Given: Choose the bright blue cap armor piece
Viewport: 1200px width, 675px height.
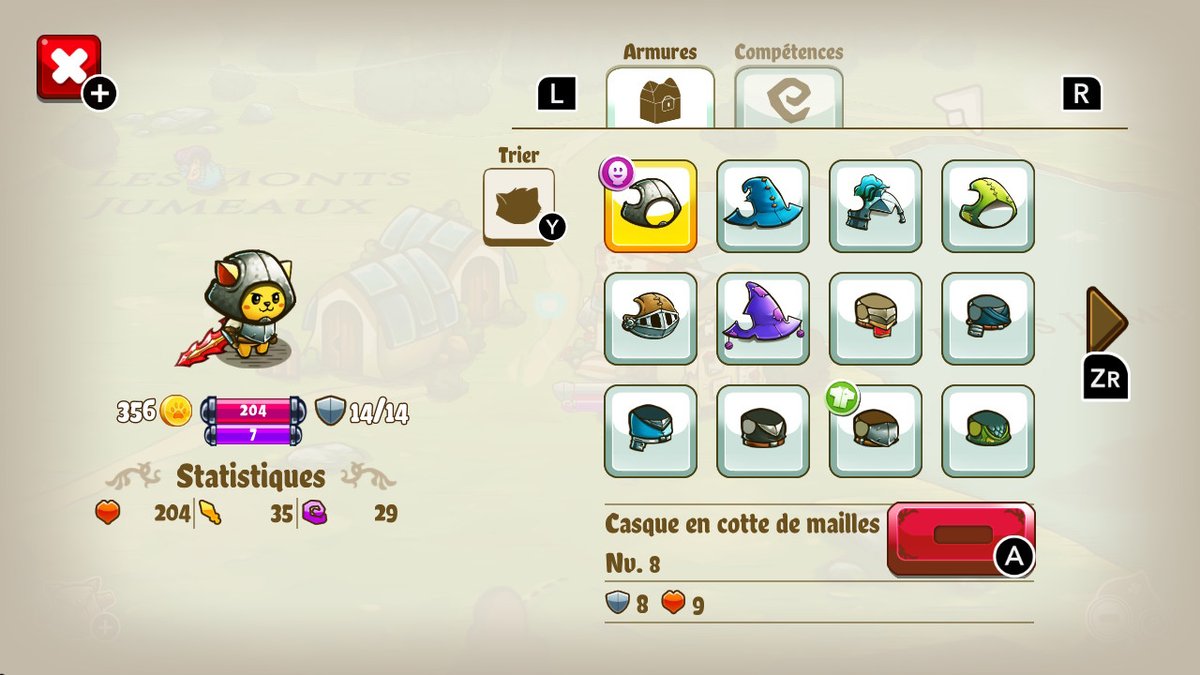Looking at the screenshot, I should 650,431.
